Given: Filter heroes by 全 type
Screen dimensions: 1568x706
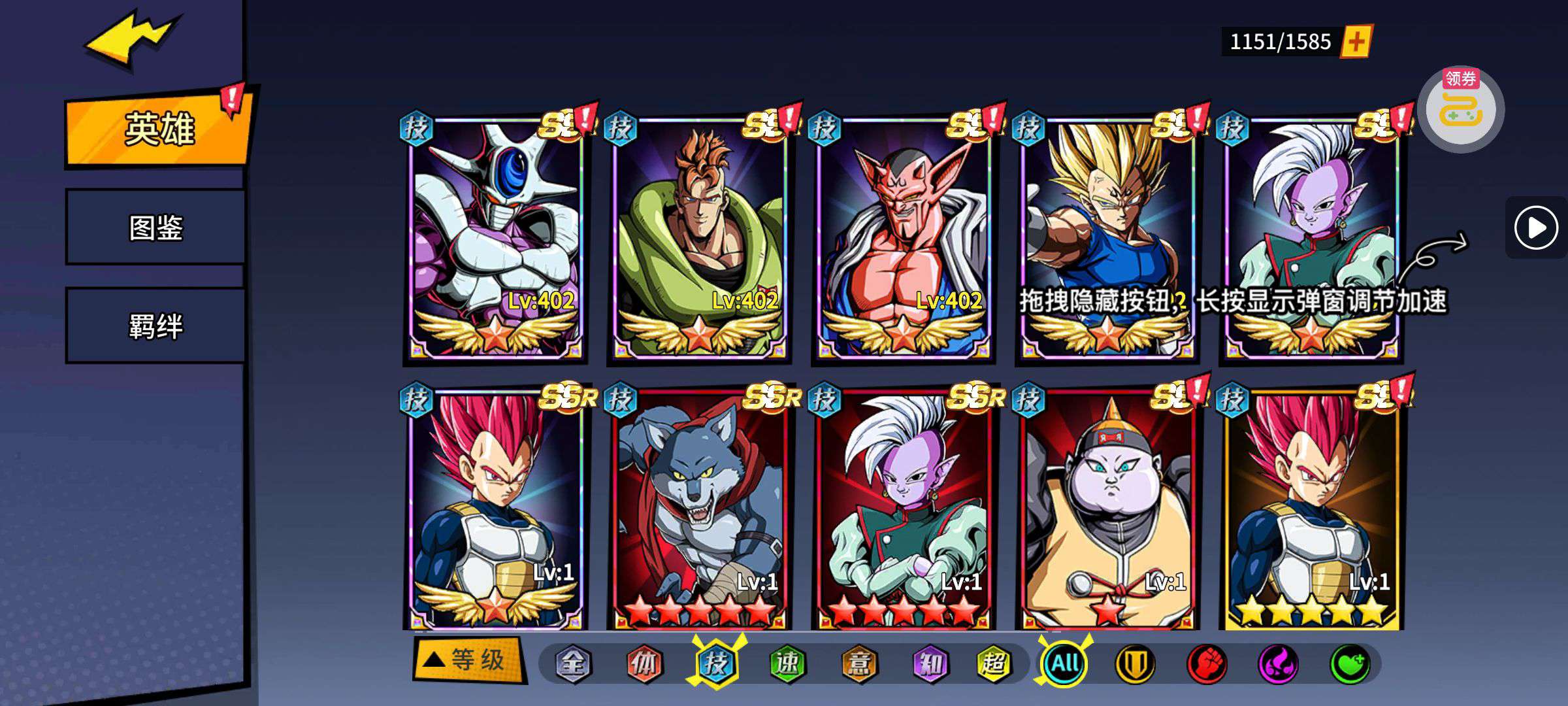Looking at the screenshot, I should [573, 664].
